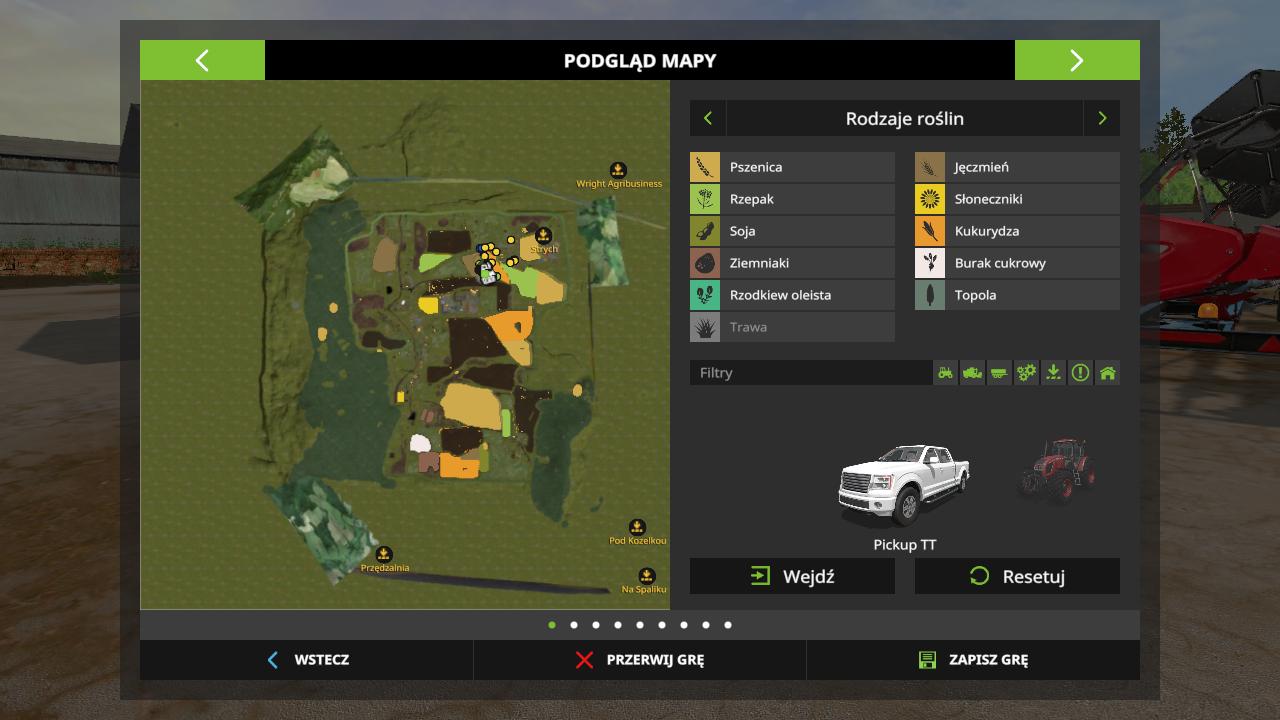The height and width of the screenshot is (720, 1280).
Task: Toggle the Rzepak crop filter
Action: coord(792,199)
